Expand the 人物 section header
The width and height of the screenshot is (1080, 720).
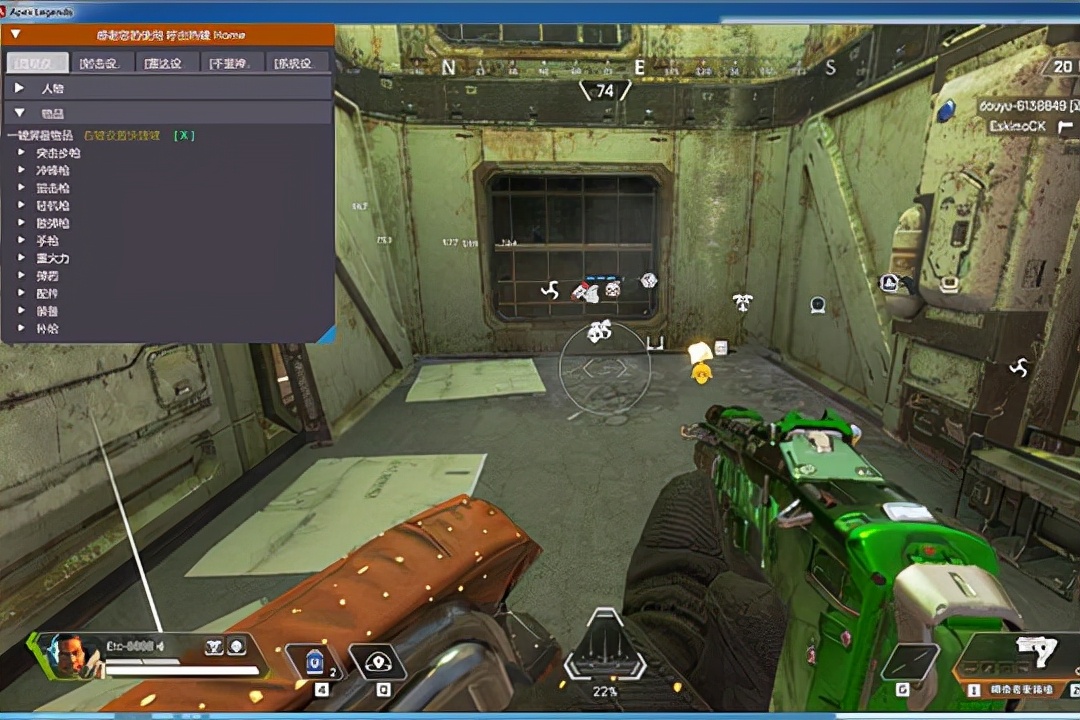pos(19,88)
